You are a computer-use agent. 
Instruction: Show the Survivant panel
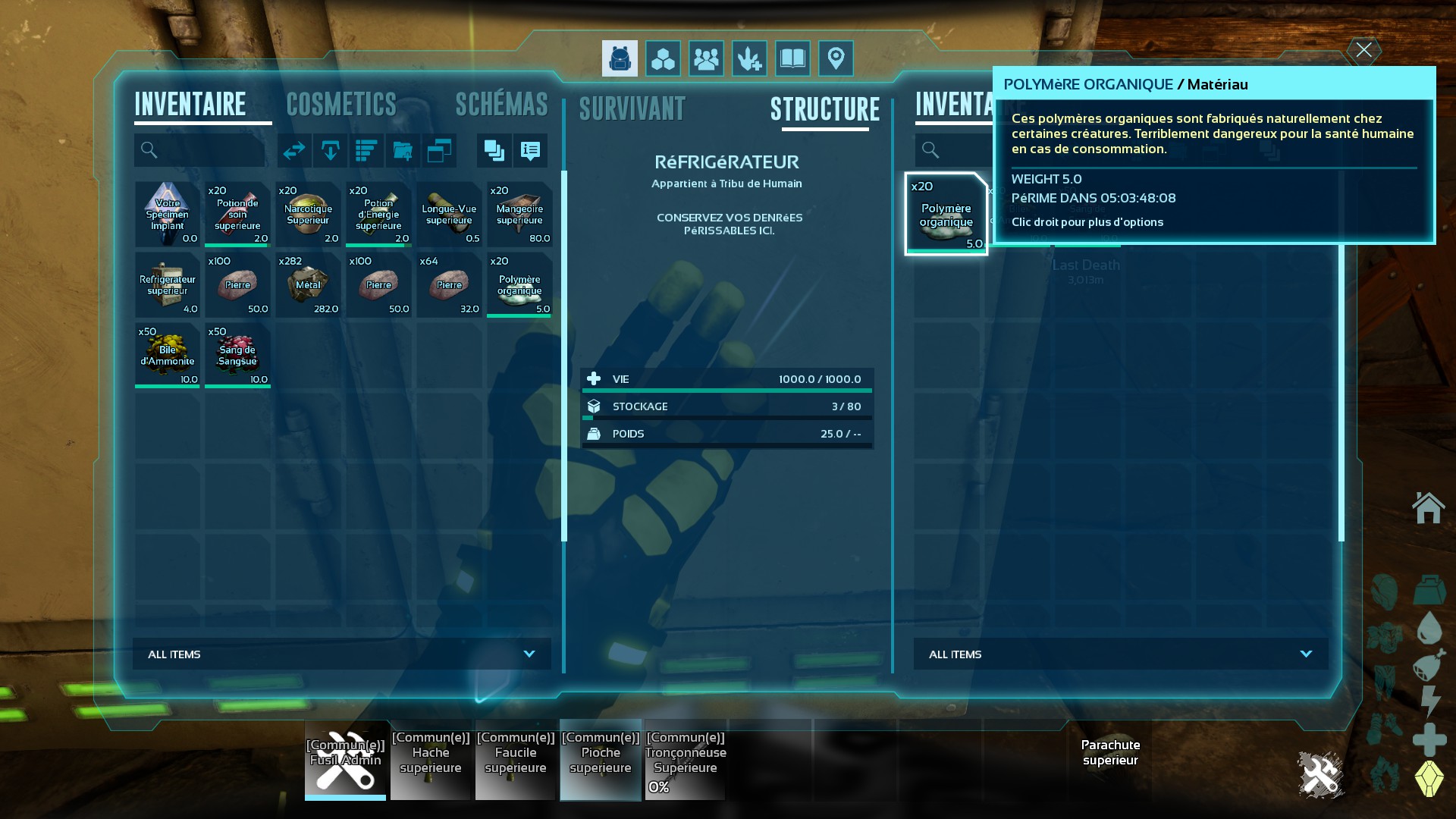click(632, 109)
